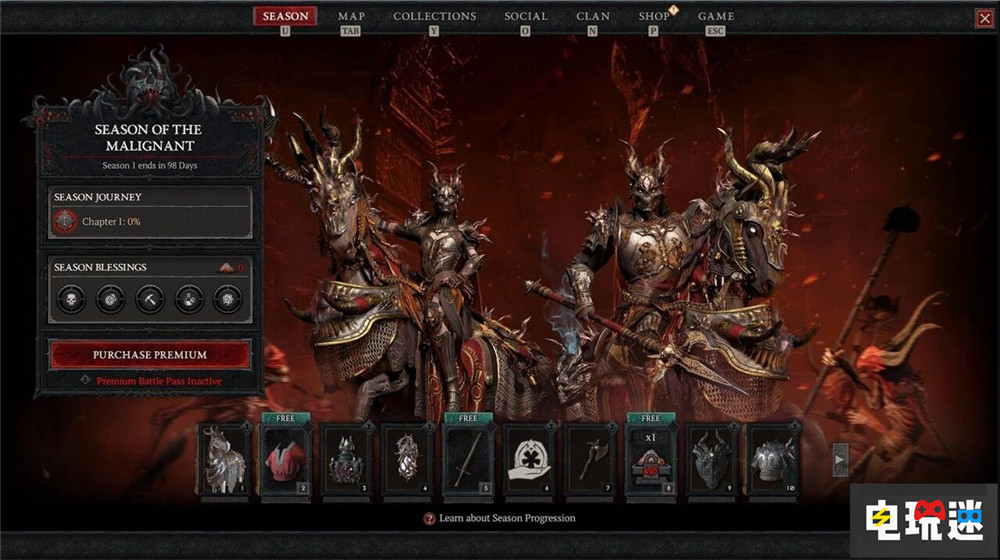Close the season screen with the X
The image size is (1000, 560).
pyautogui.click(x=984, y=18)
